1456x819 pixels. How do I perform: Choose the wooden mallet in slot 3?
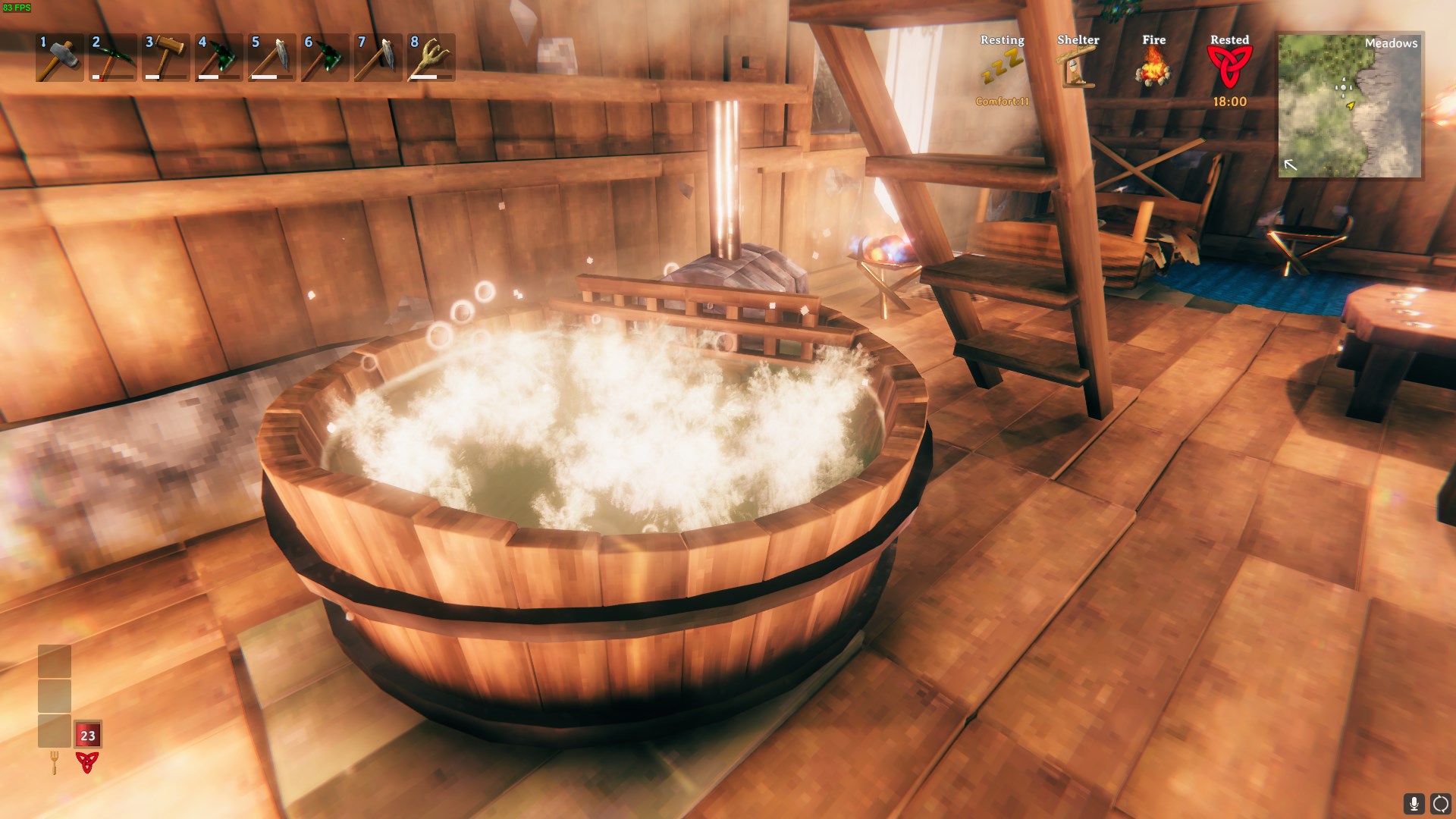coord(165,58)
